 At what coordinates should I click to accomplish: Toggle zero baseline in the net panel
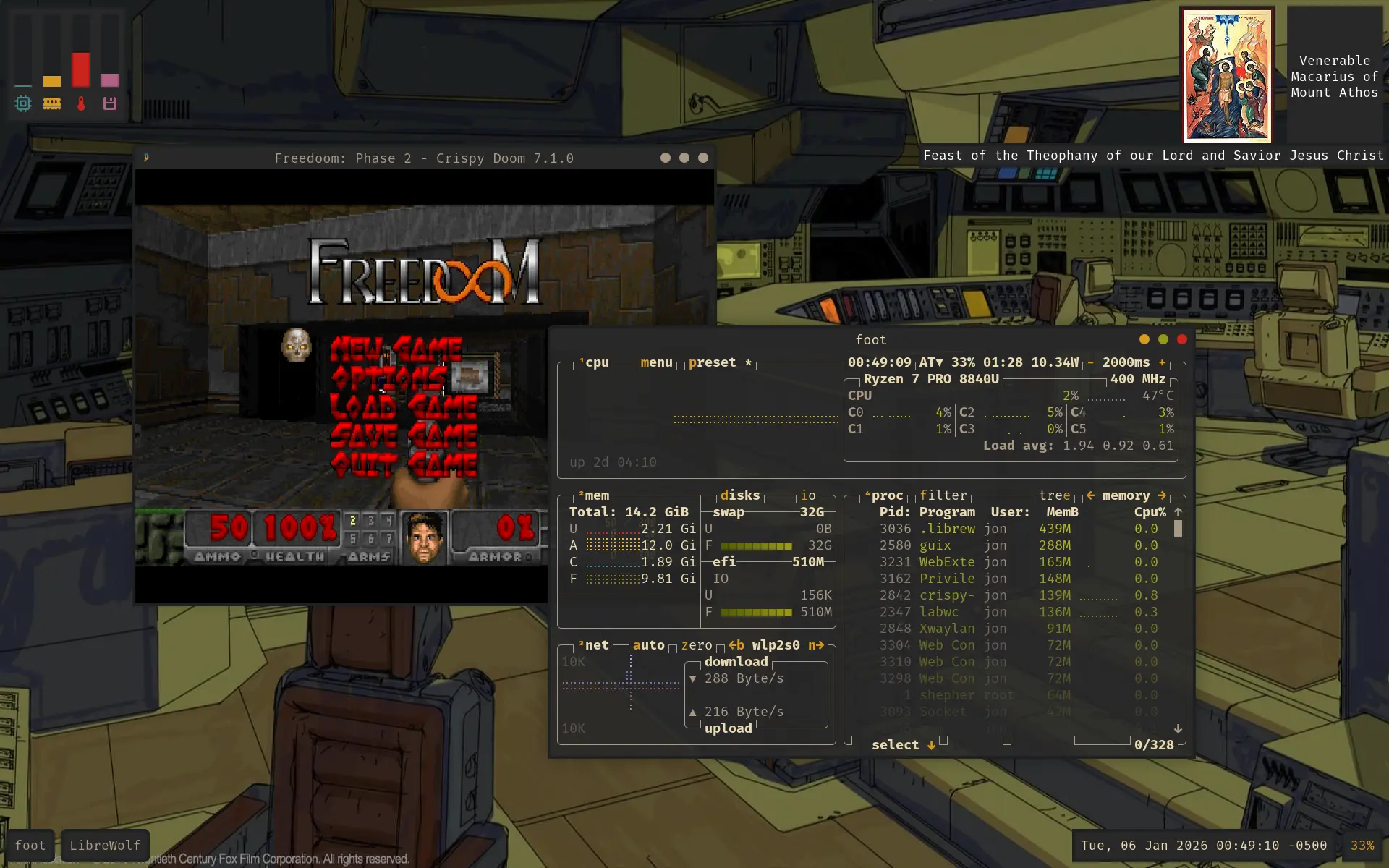(697, 644)
